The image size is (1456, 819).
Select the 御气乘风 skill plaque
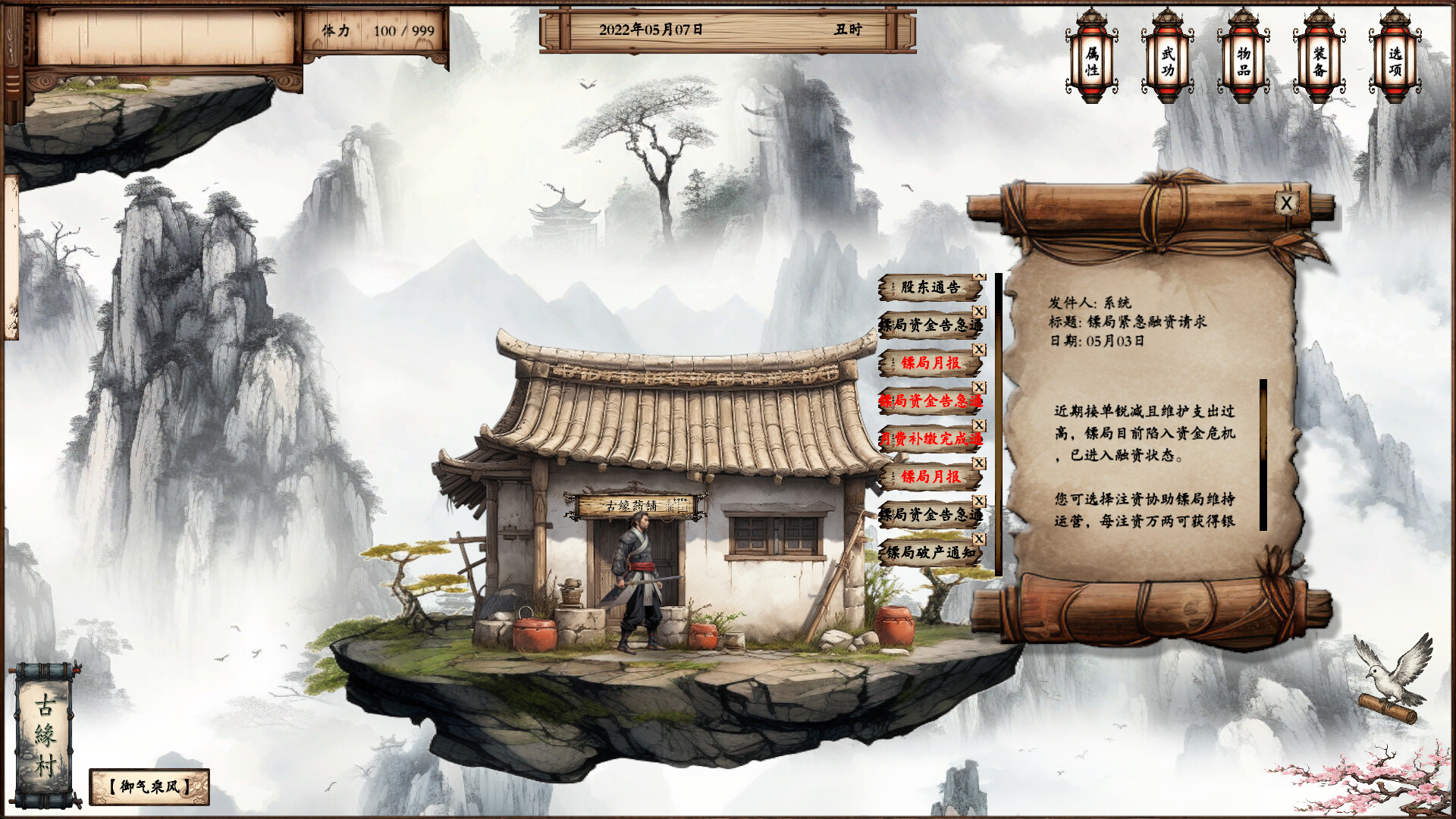point(149,785)
